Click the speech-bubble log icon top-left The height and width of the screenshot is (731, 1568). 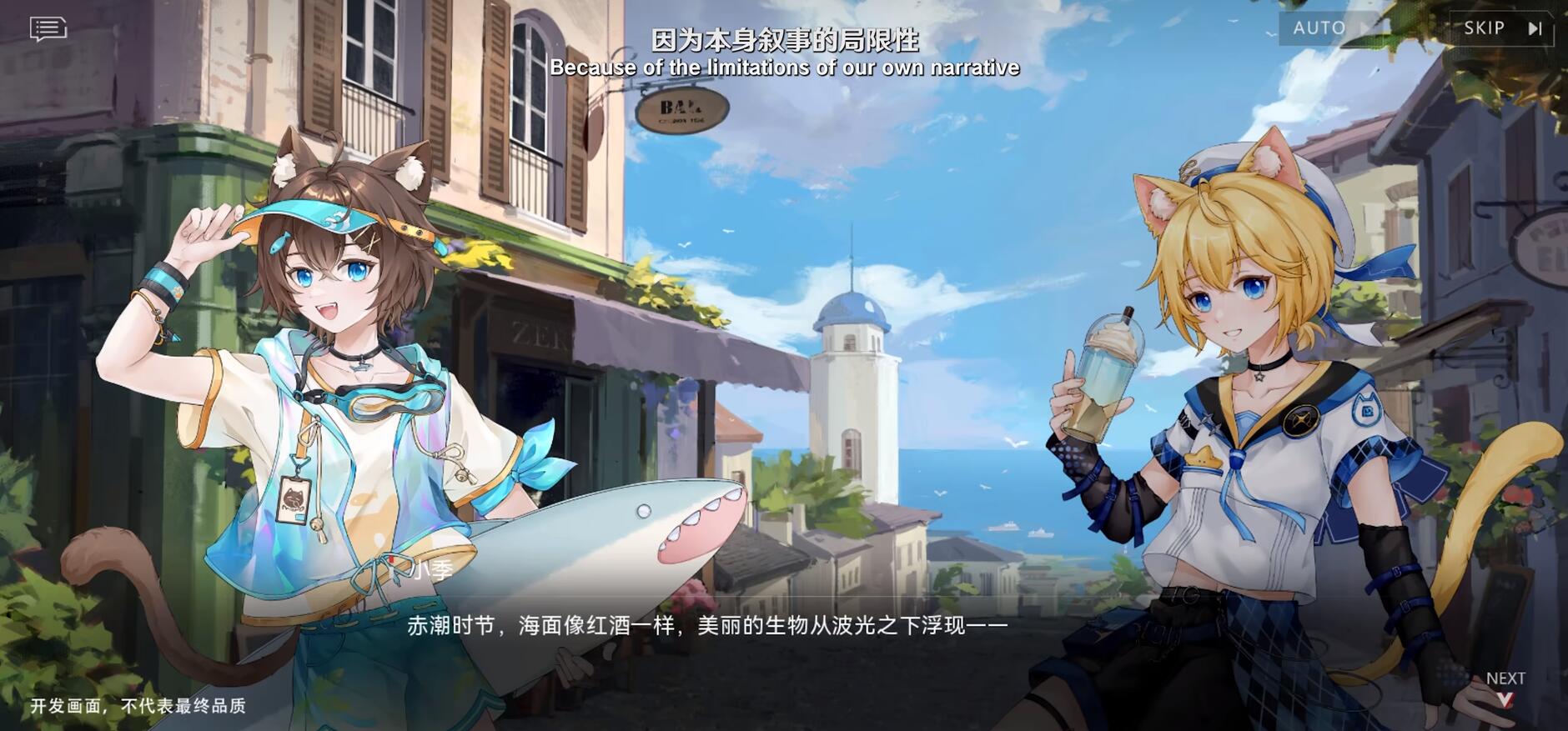pyautogui.click(x=46, y=28)
